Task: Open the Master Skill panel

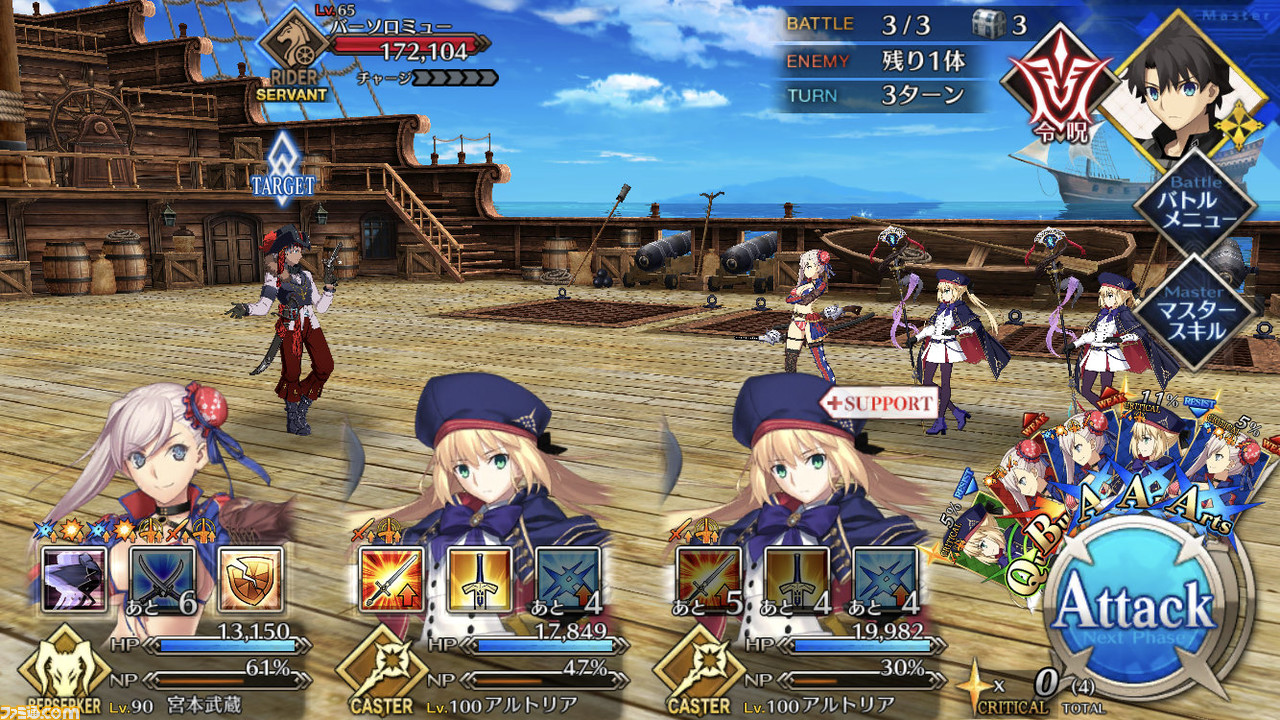Action: (x=1195, y=310)
